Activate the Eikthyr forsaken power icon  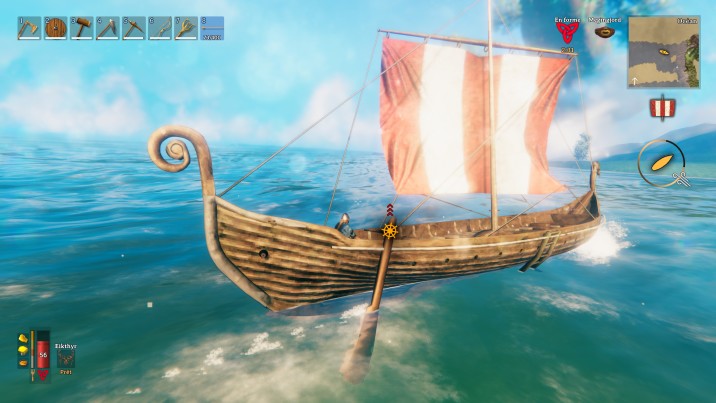(x=66, y=358)
